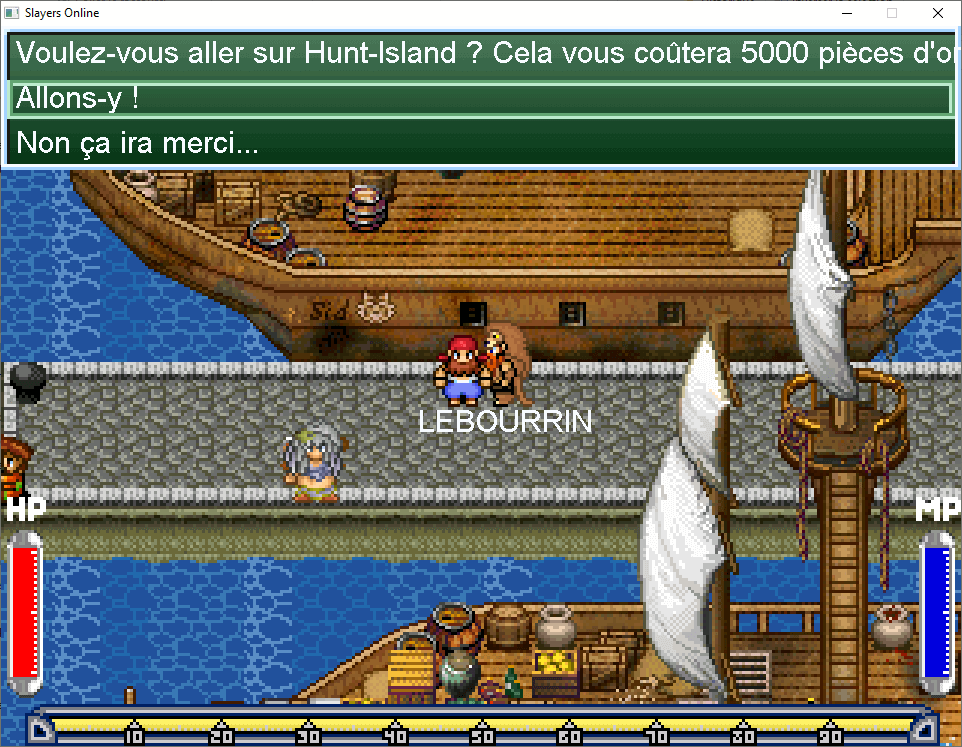Viewport: 962px width, 747px height.
Task: Decline with "Non ça ira merci..."
Action: coord(480,143)
